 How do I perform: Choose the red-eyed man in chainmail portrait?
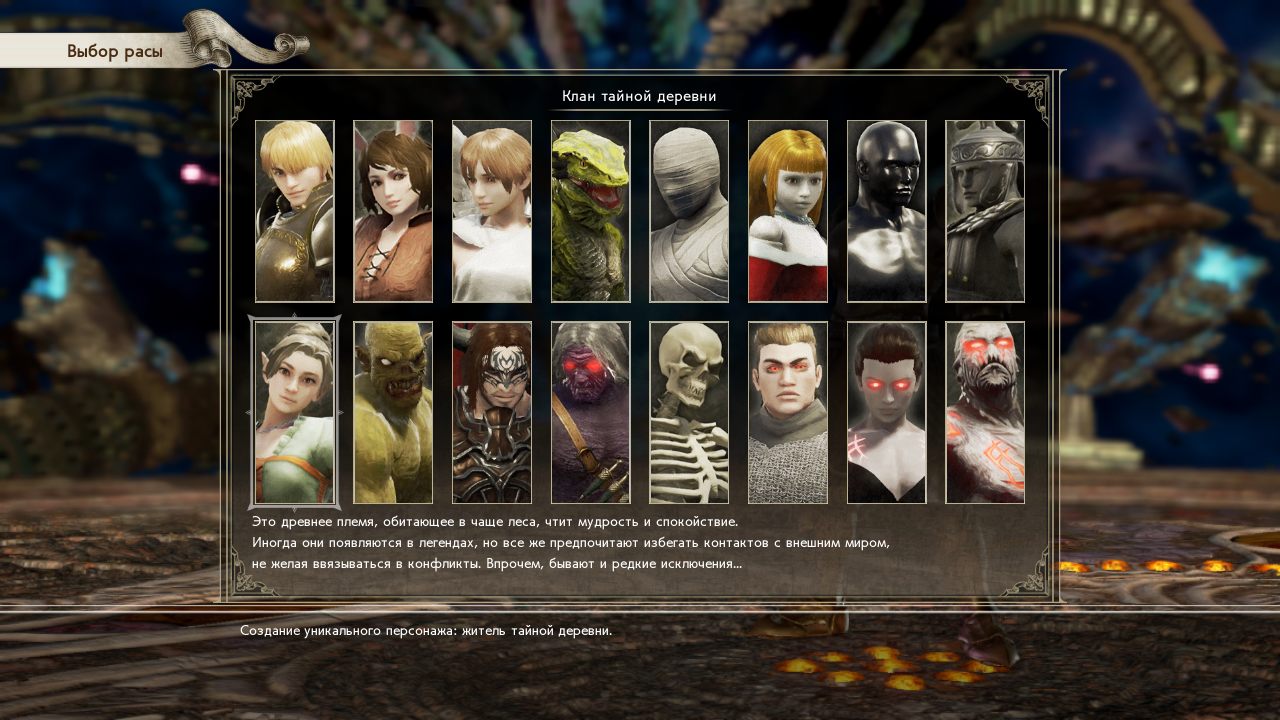788,412
